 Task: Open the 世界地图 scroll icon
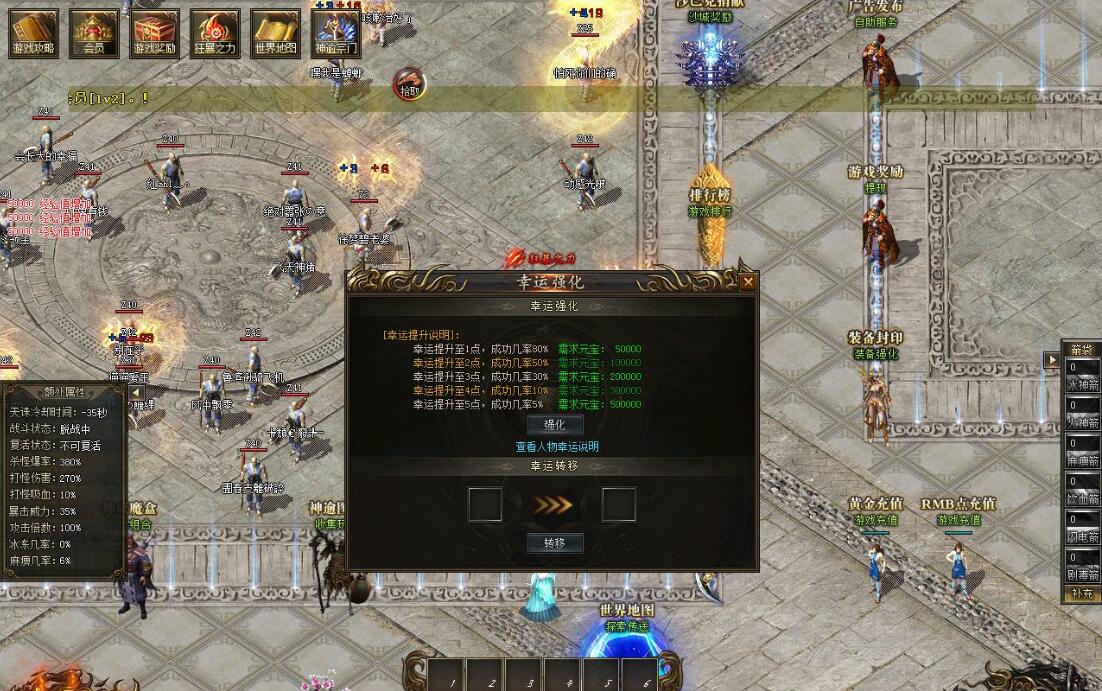275,33
